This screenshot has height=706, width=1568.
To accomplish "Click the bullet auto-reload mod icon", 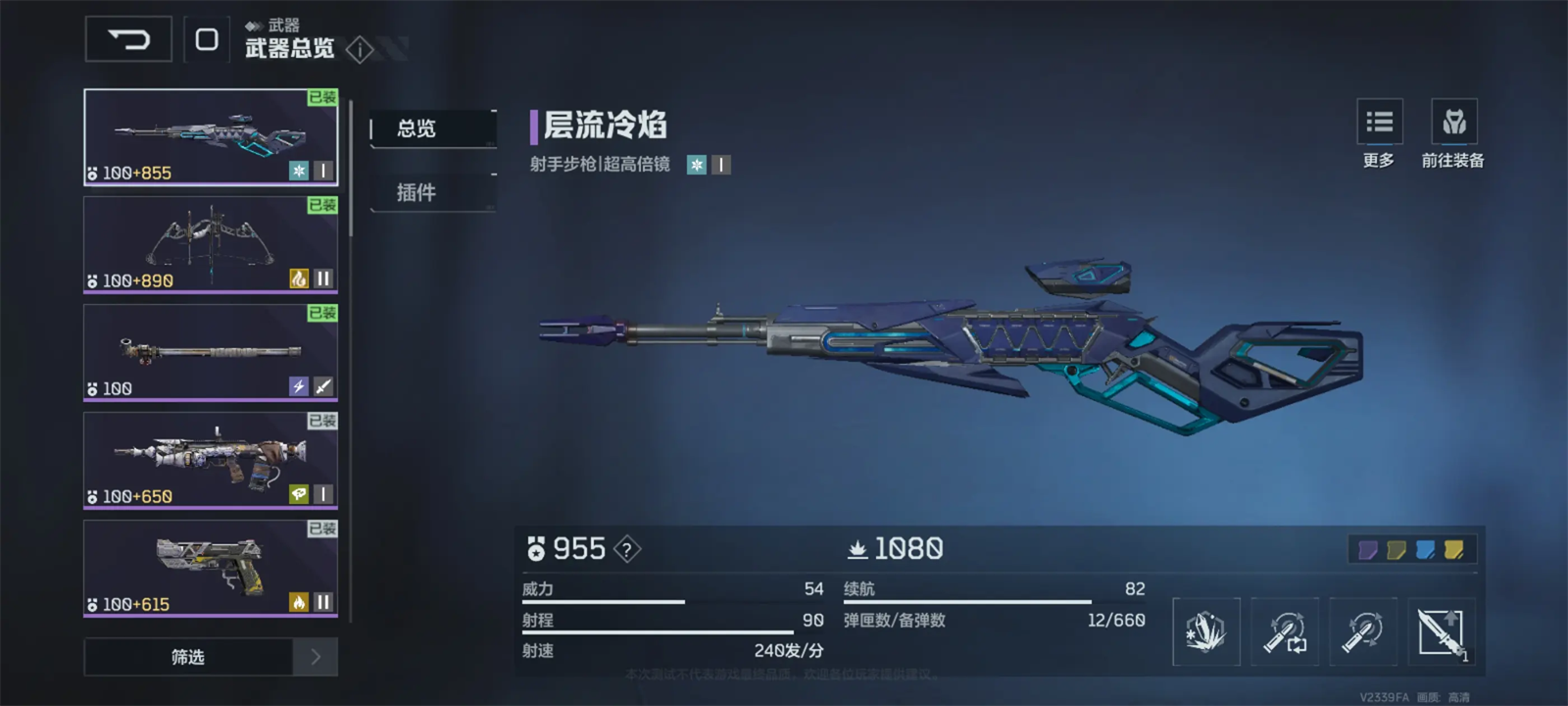I will pos(1285,632).
